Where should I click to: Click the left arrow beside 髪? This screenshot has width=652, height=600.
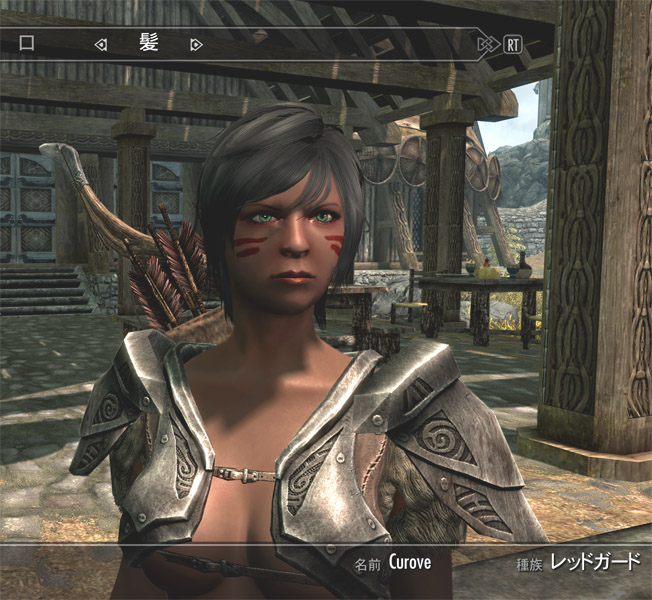[100, 44]
